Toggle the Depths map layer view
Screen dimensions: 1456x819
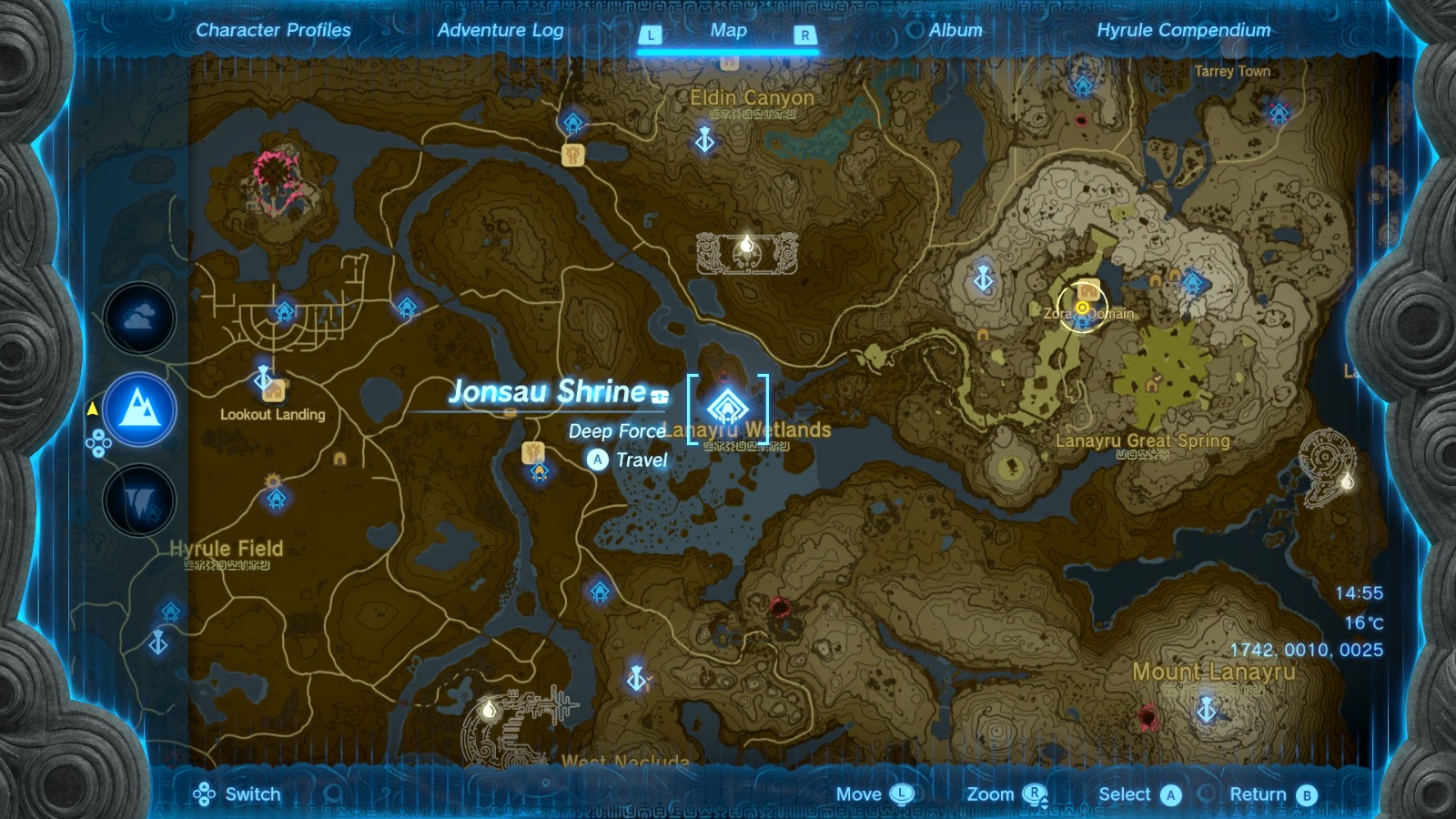[139, 498]
